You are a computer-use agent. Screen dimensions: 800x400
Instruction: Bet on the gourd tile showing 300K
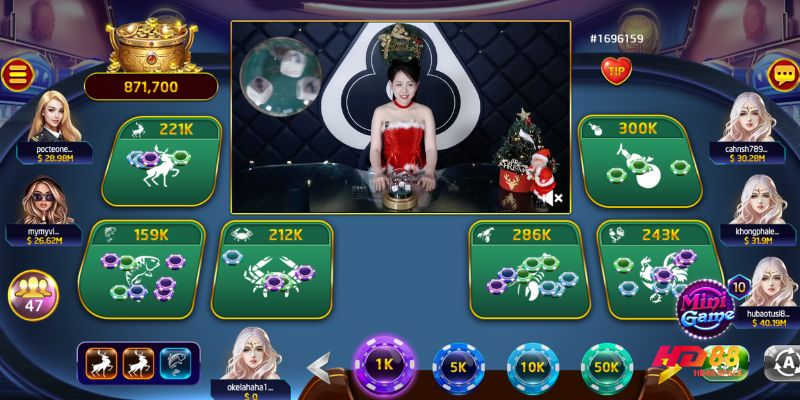tap(635, 164)
